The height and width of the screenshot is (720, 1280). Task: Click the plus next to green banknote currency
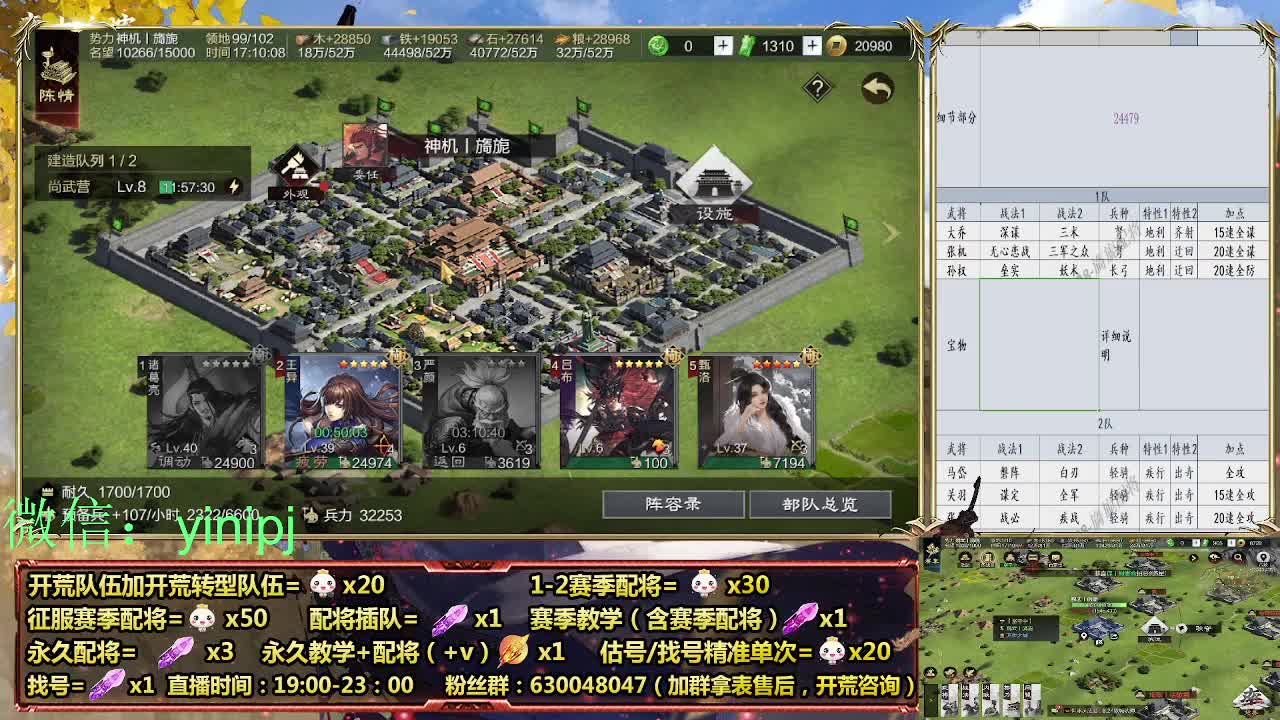tap(813, 45)
